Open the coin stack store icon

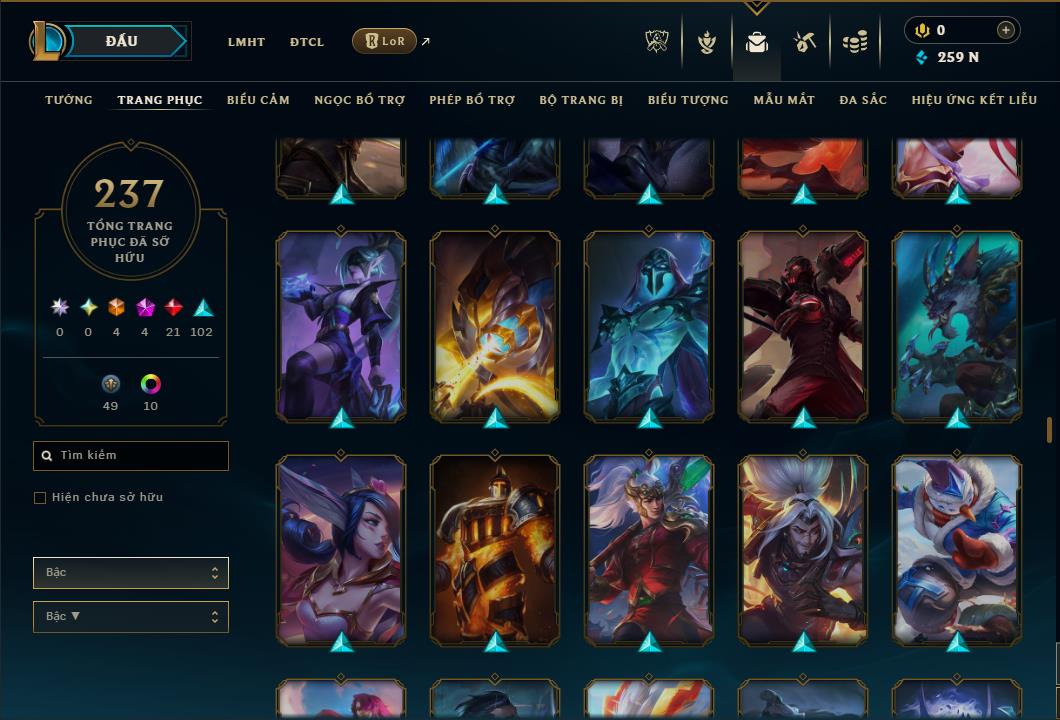855,42
